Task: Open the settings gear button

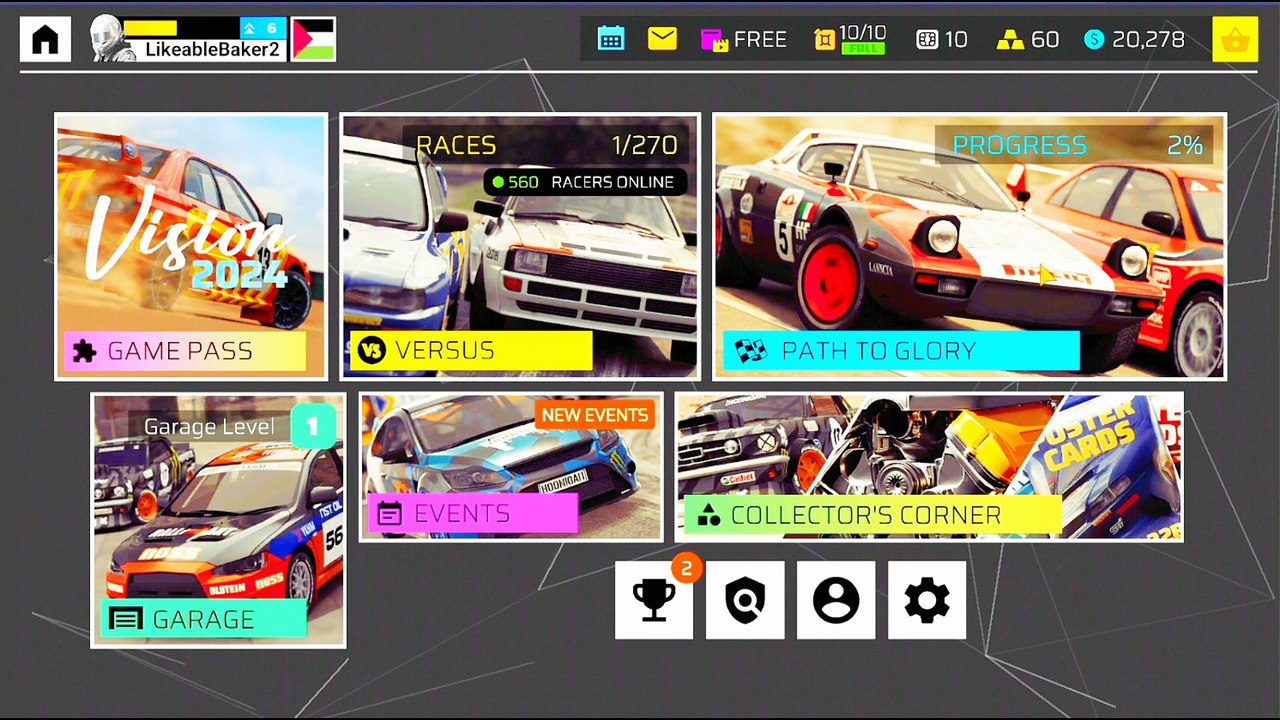Action: click(x=927, y=600)
